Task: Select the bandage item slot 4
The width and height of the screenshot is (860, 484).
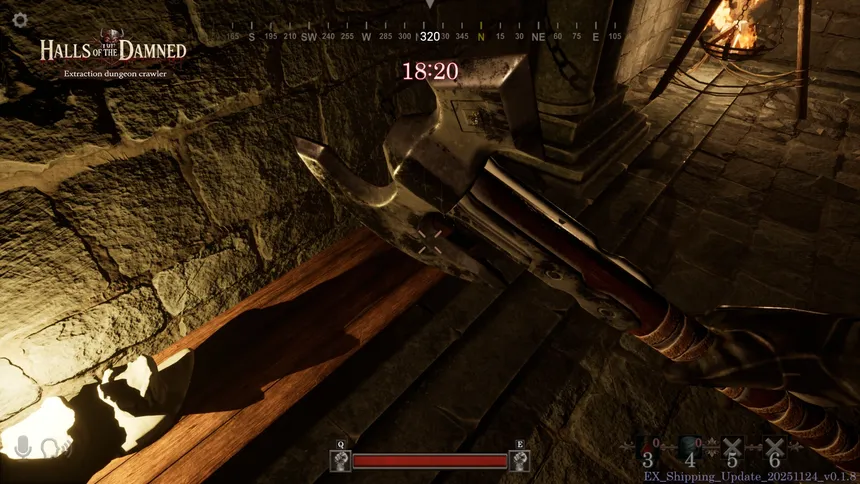Action: tap(690, 450)
